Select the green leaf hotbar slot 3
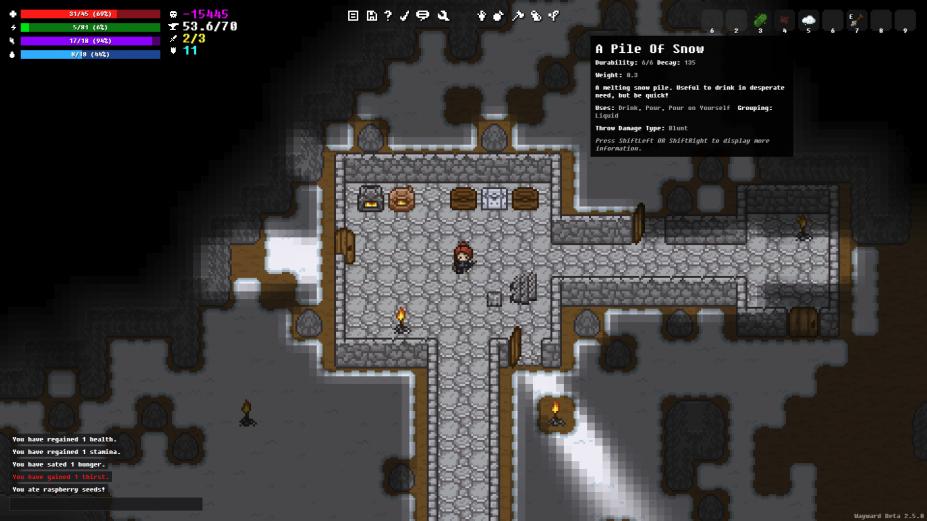 coord(760,20)
